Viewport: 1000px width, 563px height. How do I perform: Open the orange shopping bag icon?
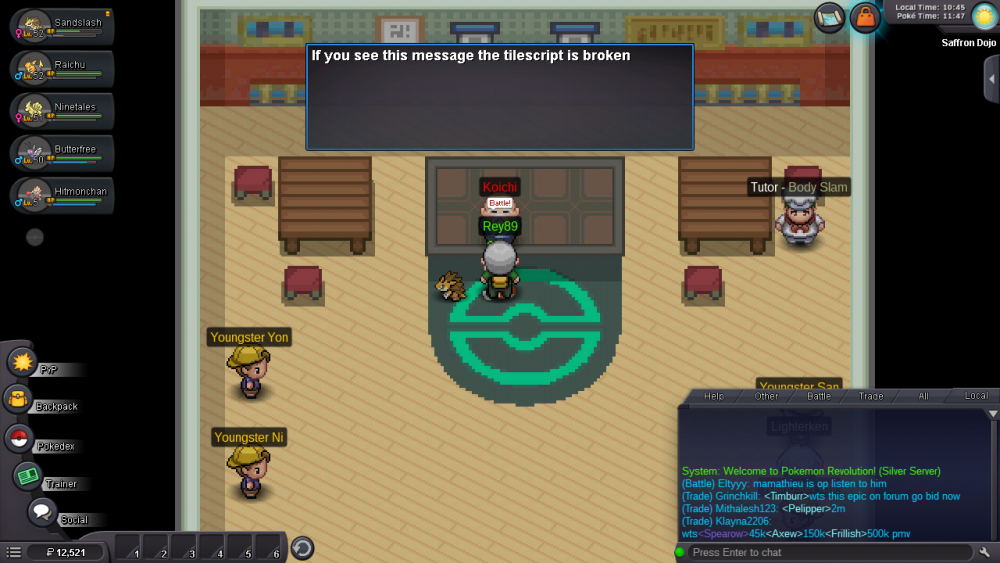coord(865,17)
